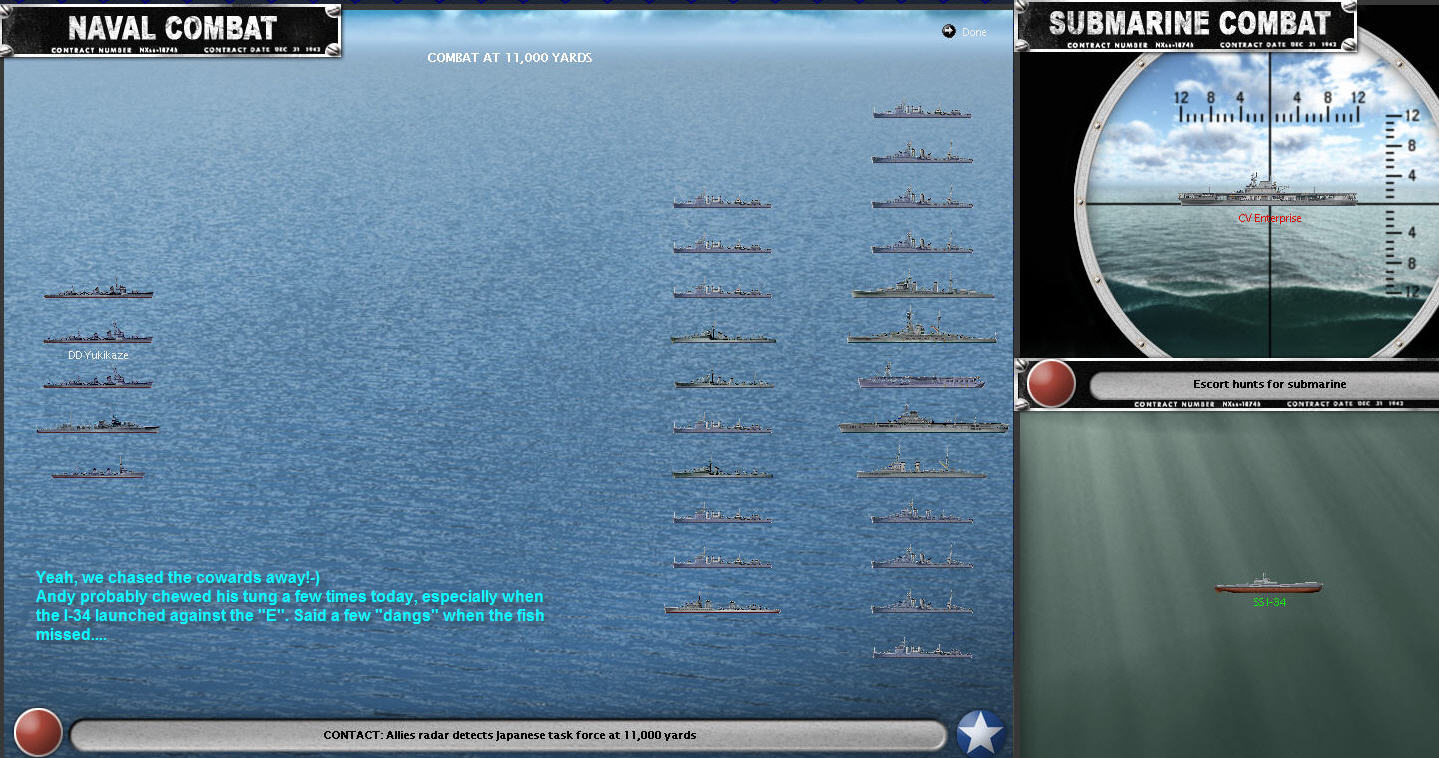The height and width of the screenshot is (758, 1439).
Task: Select the NAVAL COMBAT title plate
Action: (x=170, y=28)
